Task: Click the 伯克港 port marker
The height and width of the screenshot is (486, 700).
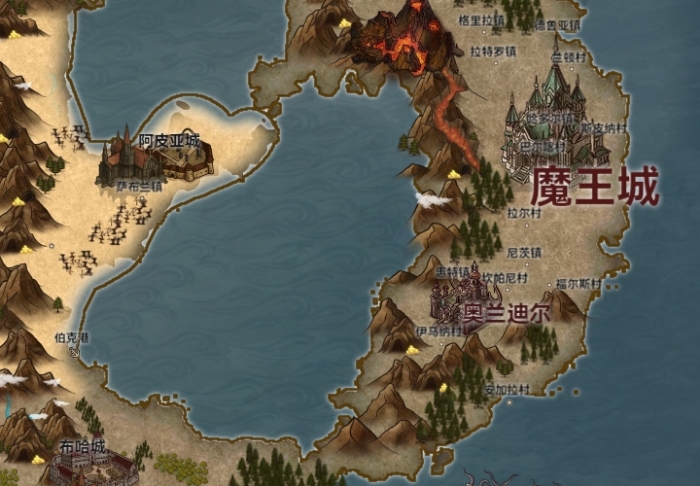Action: click(x=72, y=340)
